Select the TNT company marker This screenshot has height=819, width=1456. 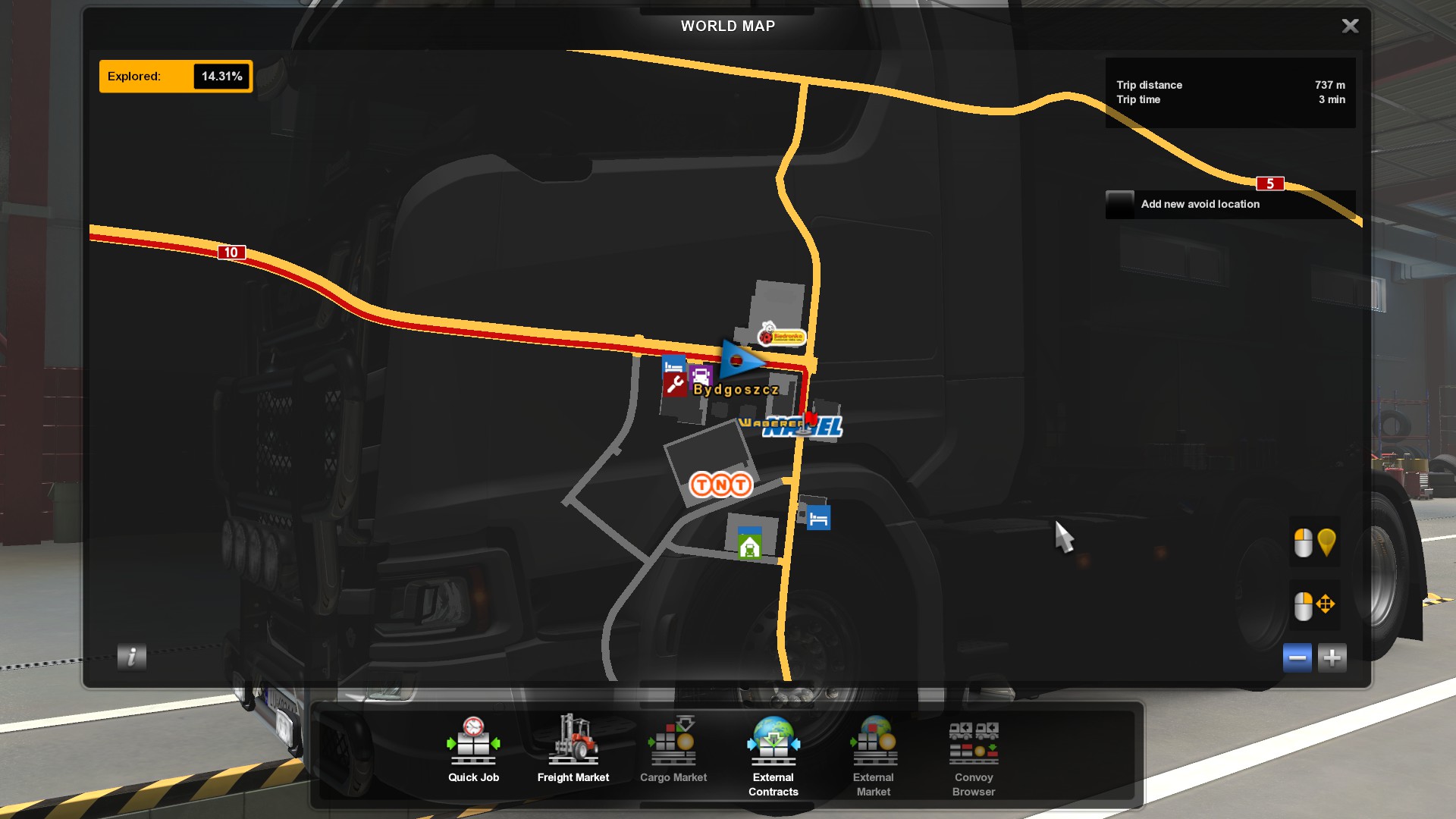click(x=720, y=485)
